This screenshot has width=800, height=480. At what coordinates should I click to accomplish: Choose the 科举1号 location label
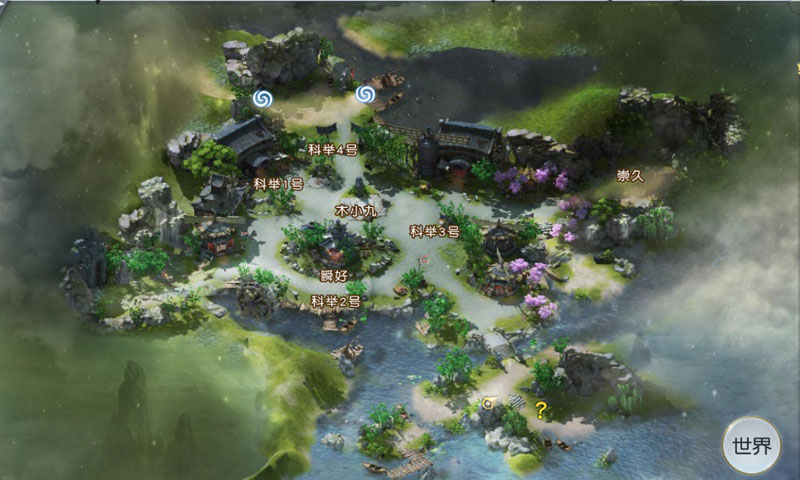(x=278, y=184)
